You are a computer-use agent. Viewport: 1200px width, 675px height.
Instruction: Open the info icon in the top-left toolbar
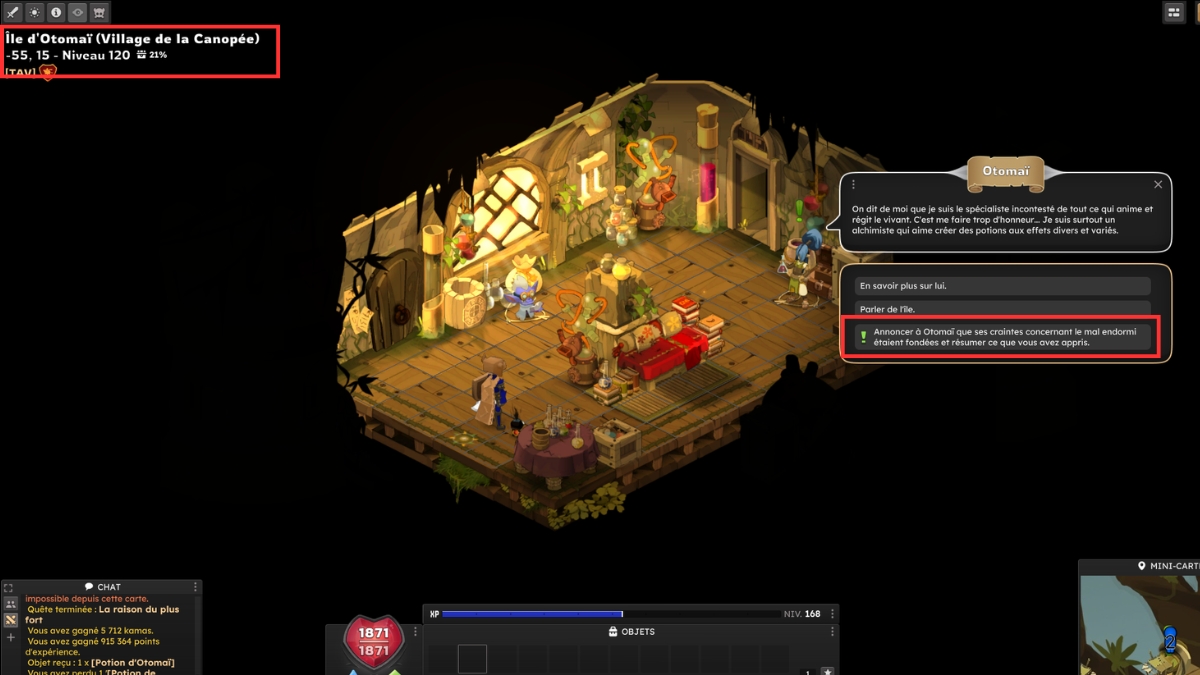(56, 13)
